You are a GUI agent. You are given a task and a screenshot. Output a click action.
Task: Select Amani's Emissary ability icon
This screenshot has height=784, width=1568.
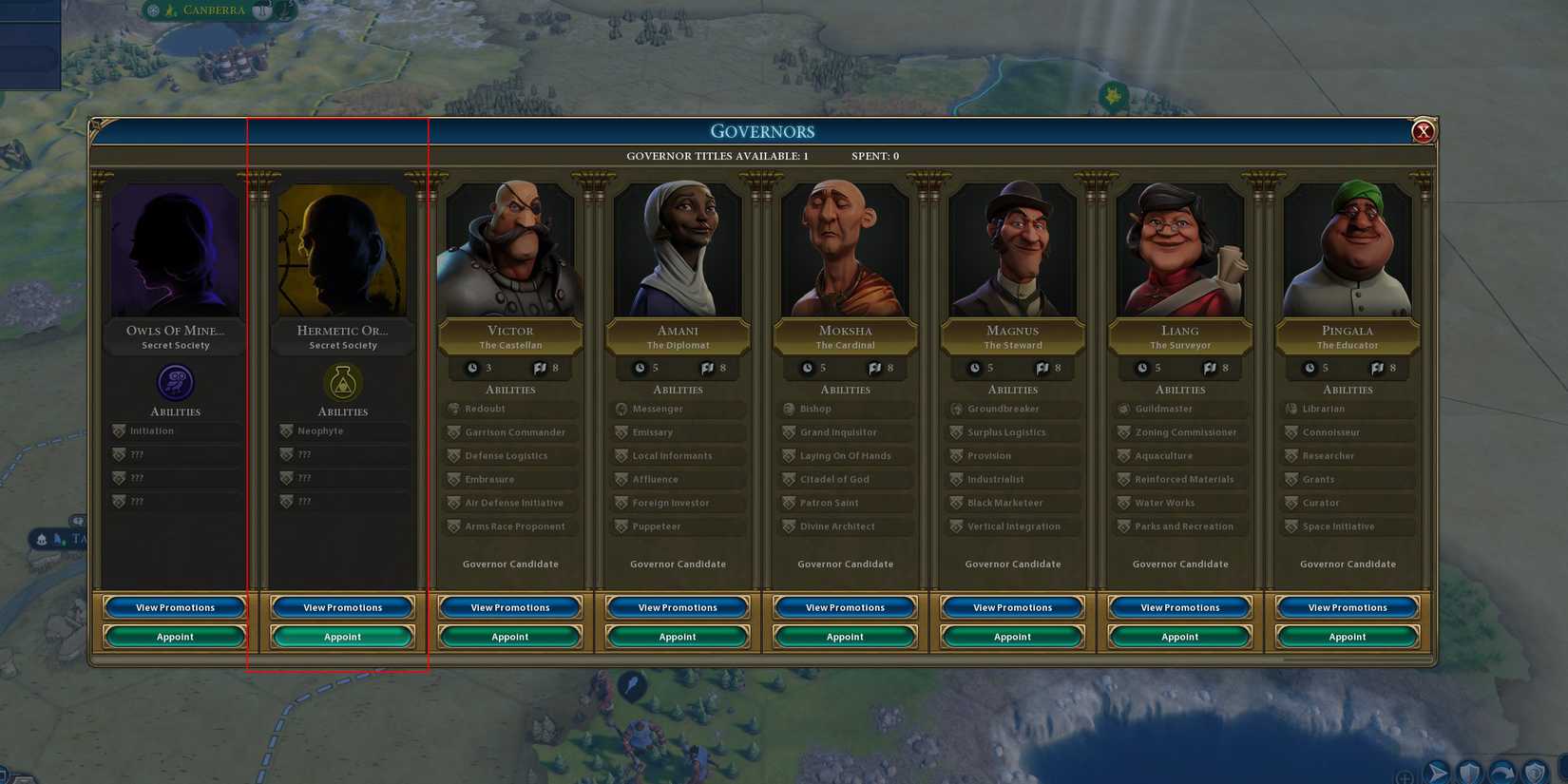(x=621, y=432)
